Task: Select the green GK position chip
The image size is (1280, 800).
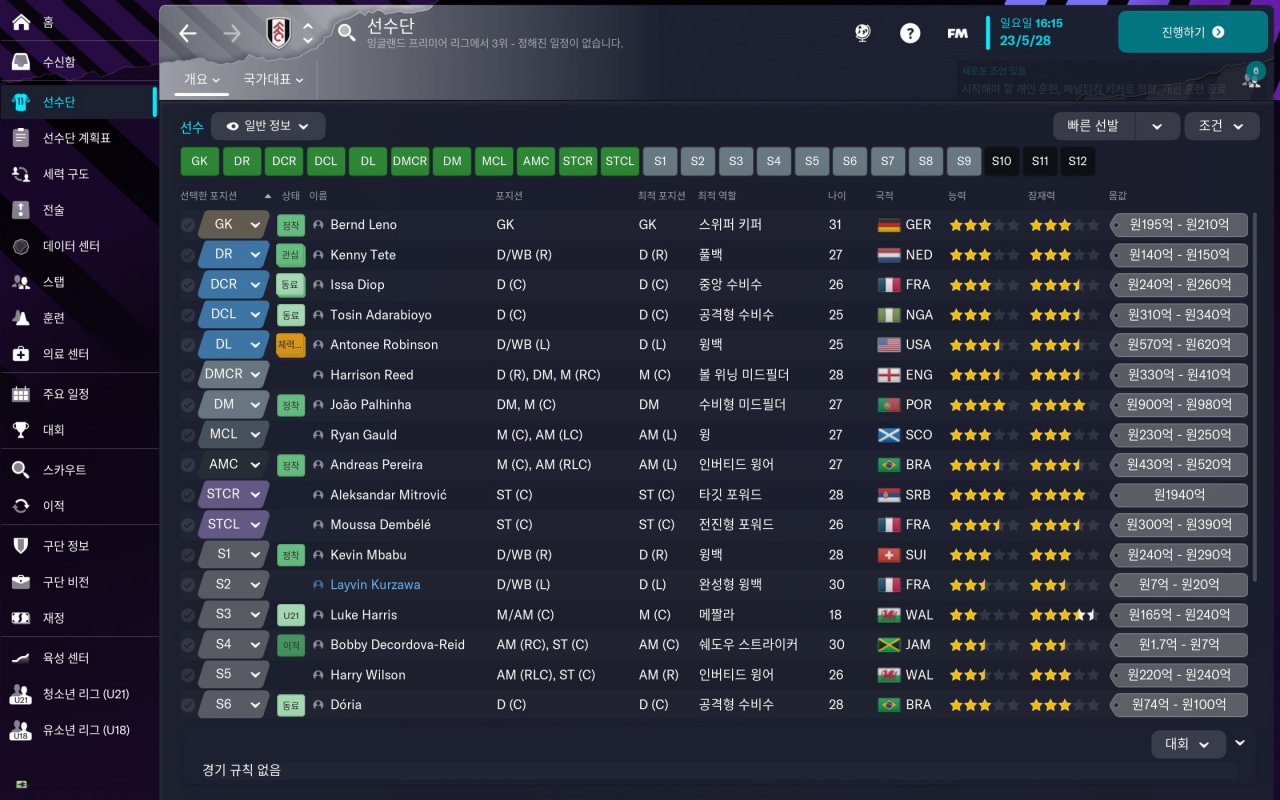Action: click(199, 161)
